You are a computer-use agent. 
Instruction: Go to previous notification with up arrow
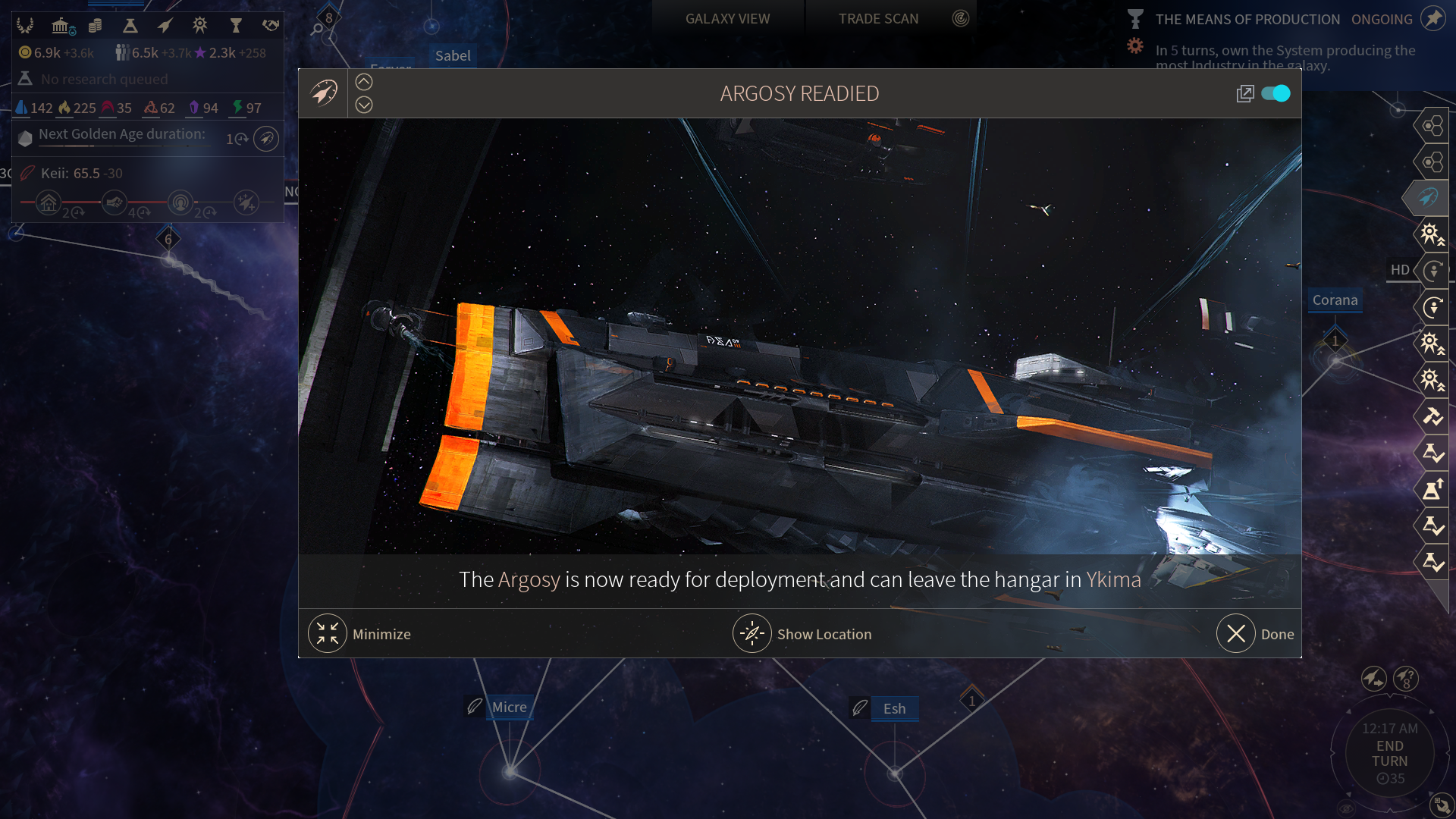pos(364,82)
